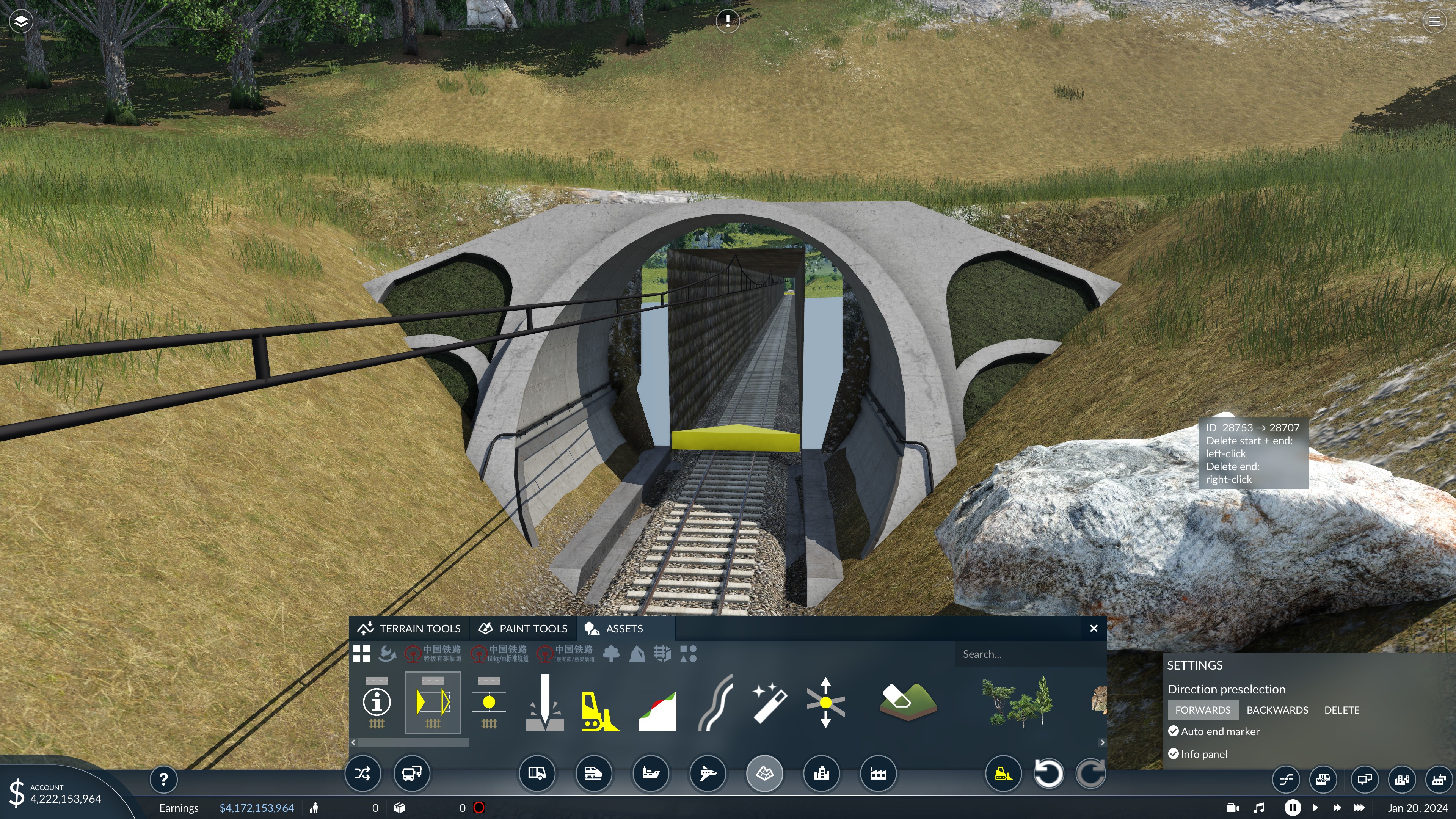The width and height of the screenshot is (1456, 819).
Task: Open the map layers button
Action: click(21, 22)
